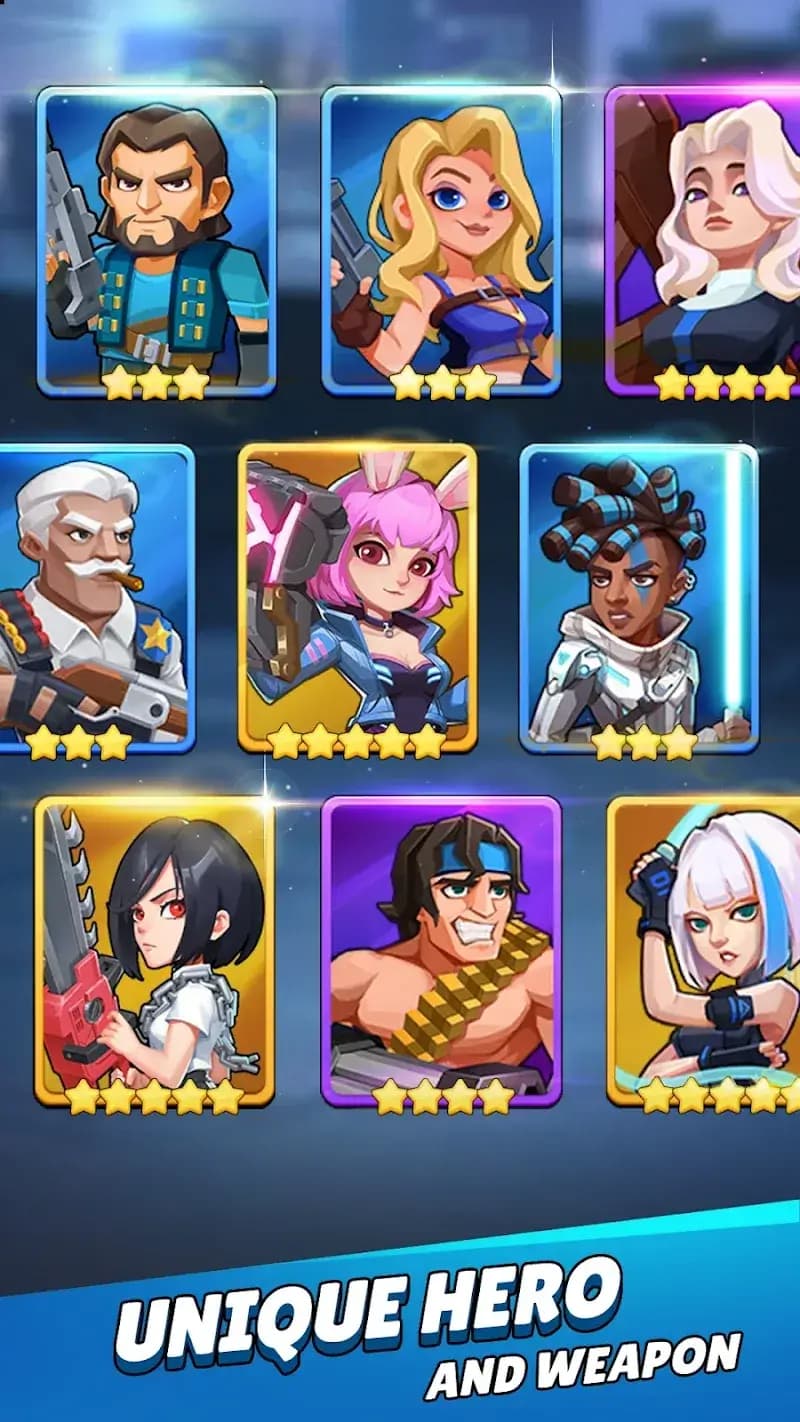Select the white-and-blue-haired sword girl card
The width and height of the screenshot is (800, 1422).
click(x=706, y=950)
